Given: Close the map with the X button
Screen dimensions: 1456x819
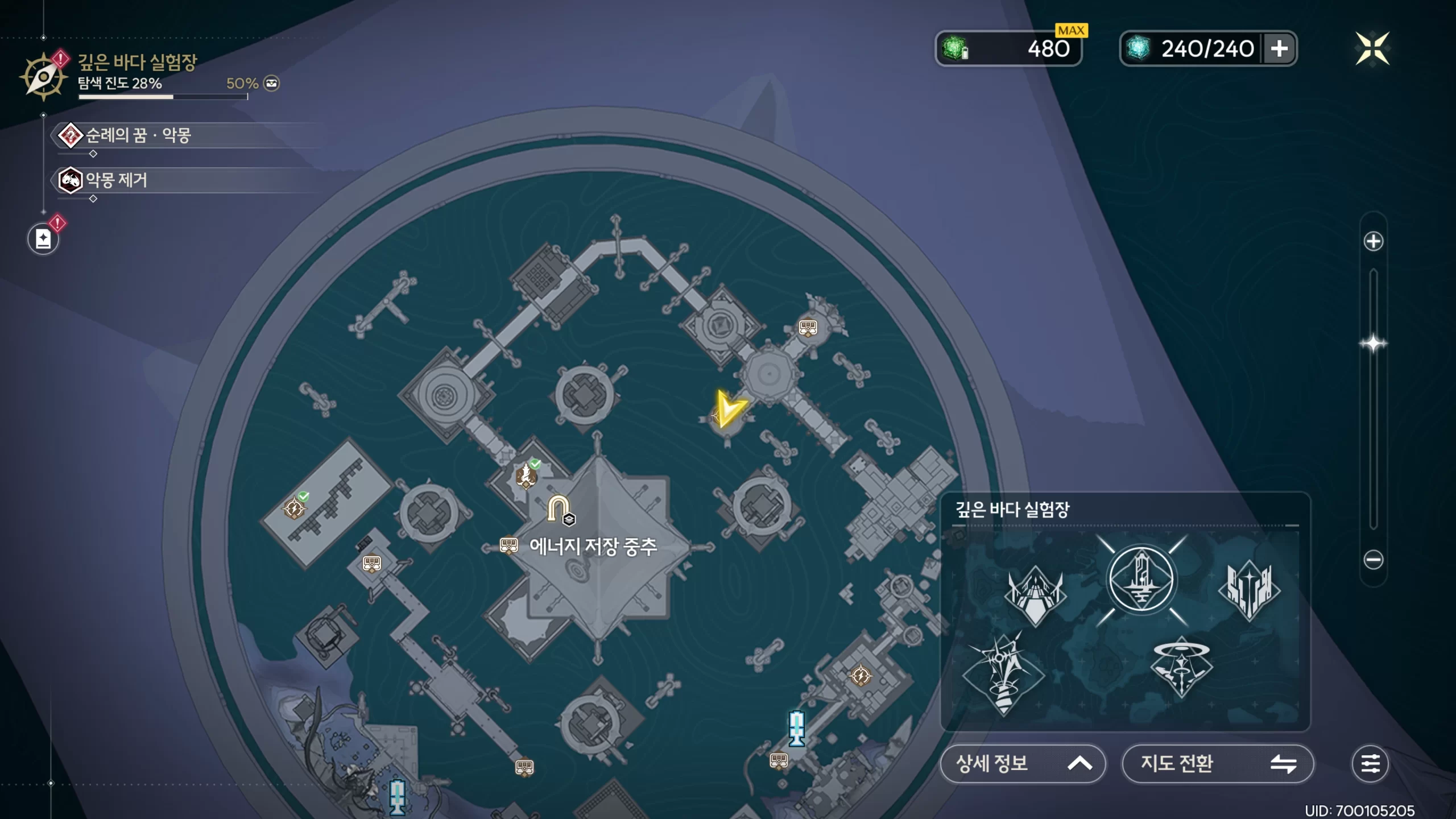Looking at the screenshot, I should [1372, 48].
